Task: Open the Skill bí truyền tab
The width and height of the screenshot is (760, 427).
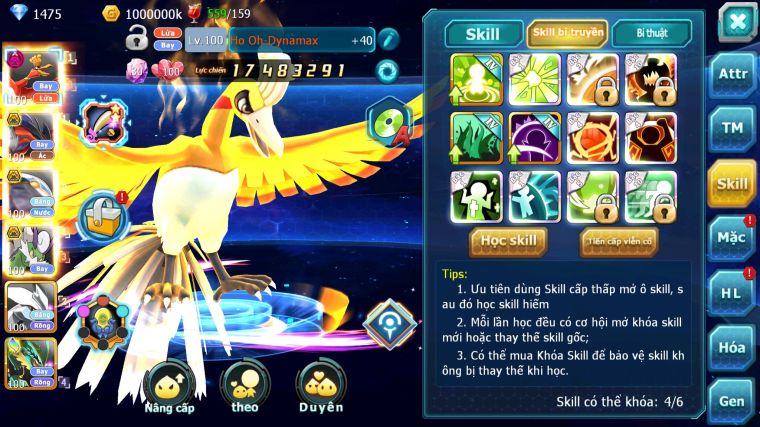Action: click(x=567, y=33)
